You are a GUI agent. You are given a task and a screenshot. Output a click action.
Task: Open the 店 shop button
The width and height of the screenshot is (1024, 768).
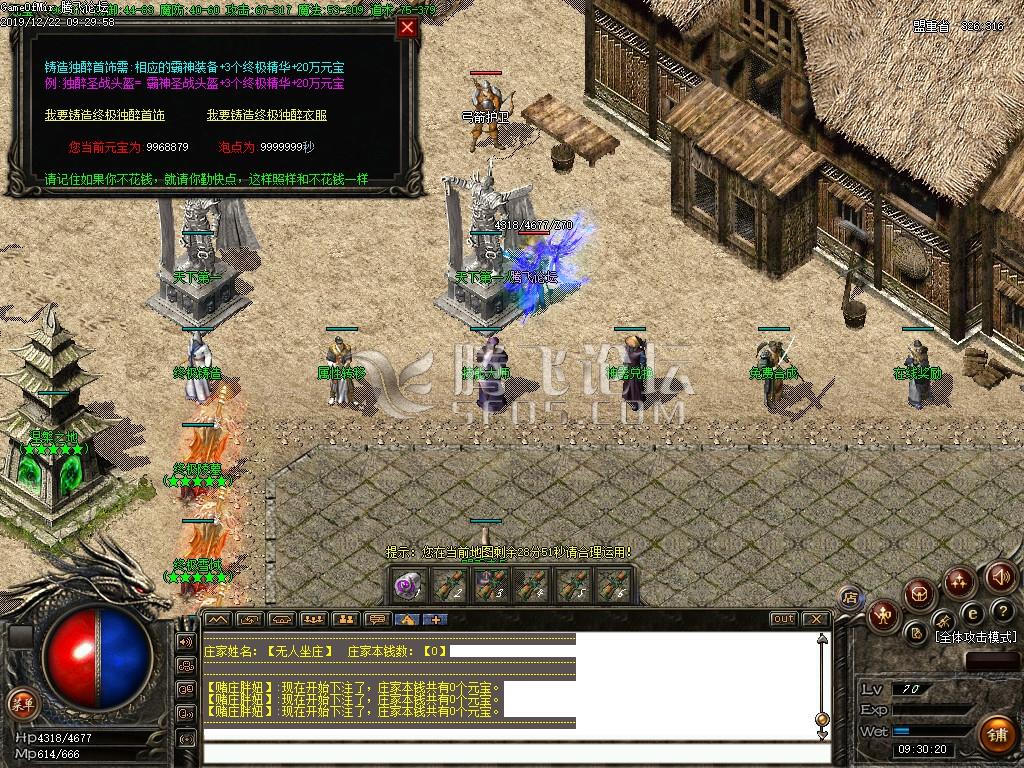click(x=851, y=598)
